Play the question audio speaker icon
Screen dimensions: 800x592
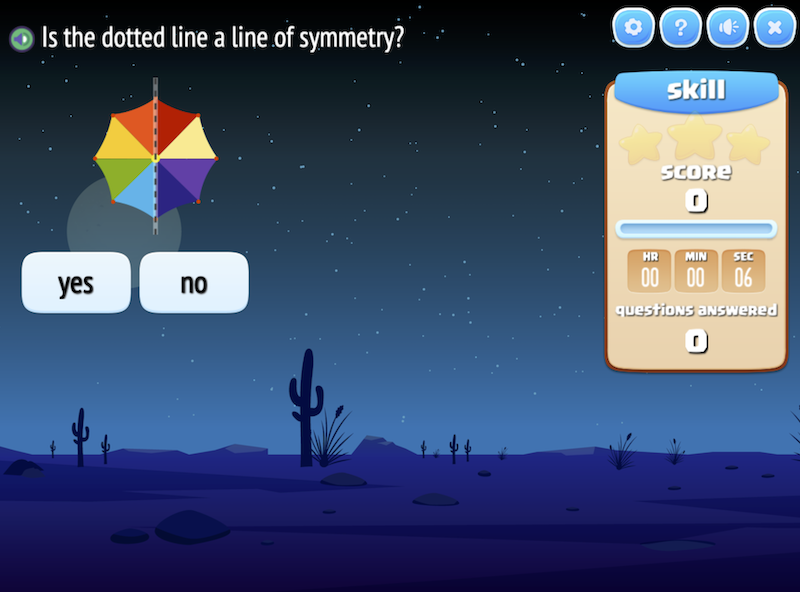tap(20, 39)
